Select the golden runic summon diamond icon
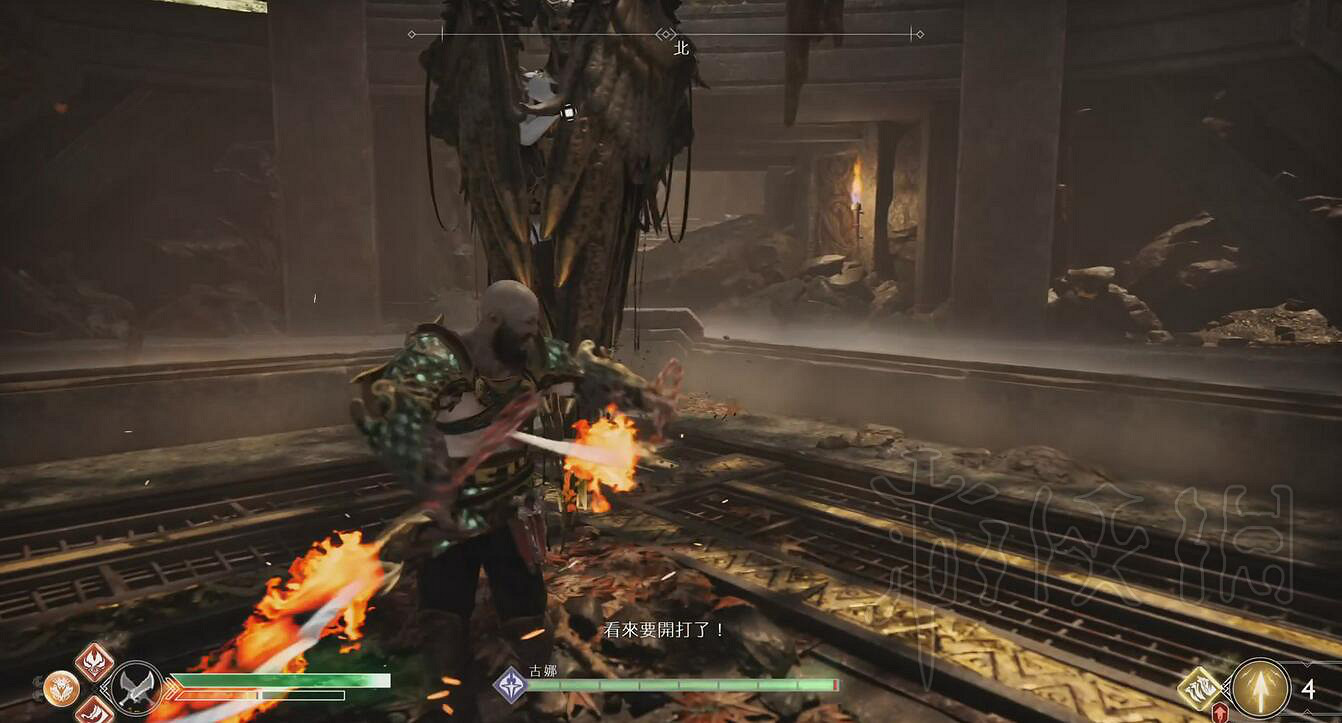Viewport: 1342px width, 723px height. [1199, 688]
